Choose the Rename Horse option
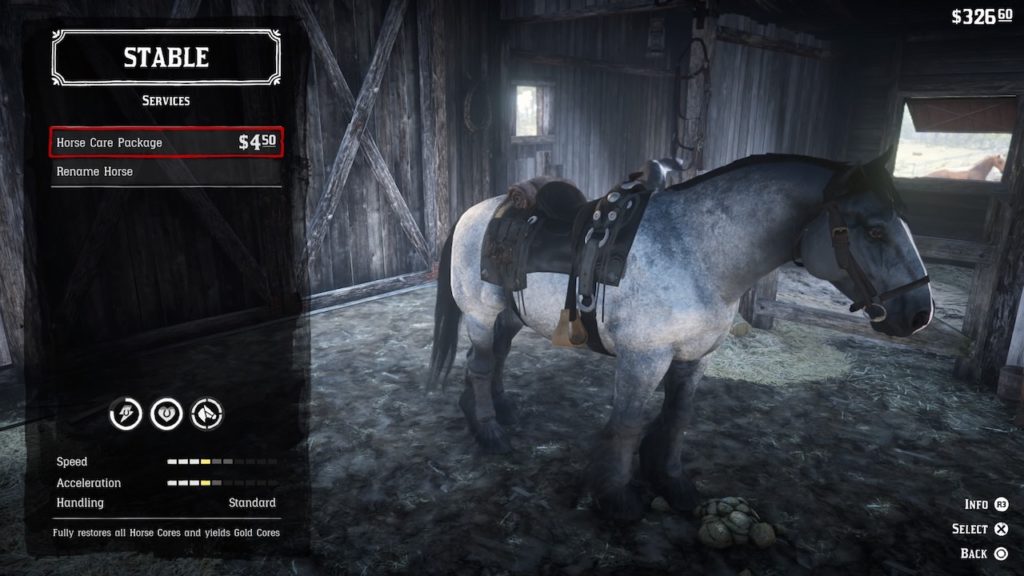Screen dimensions: 1024x576 (x=166, y=172)
